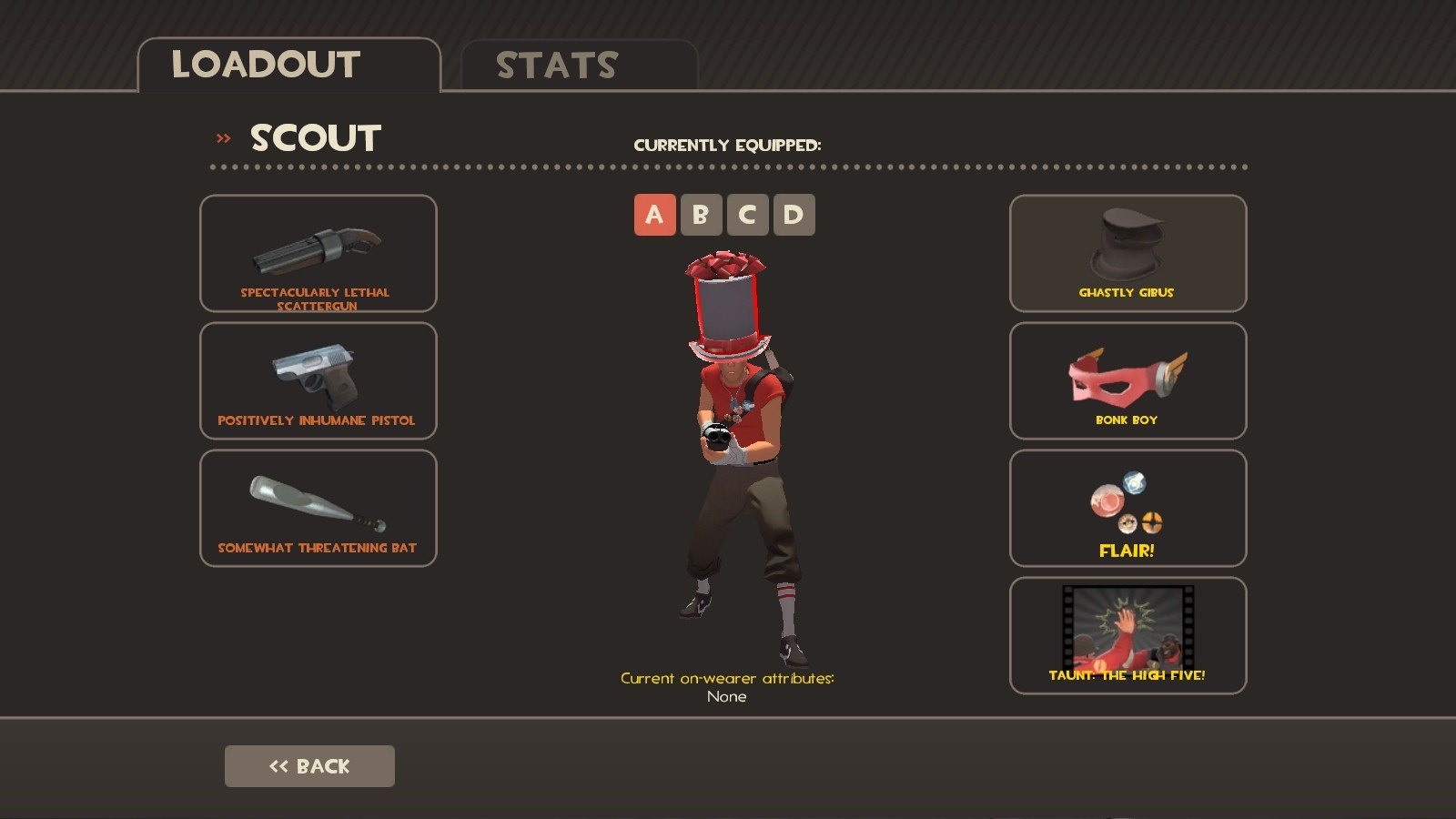Screen dimensions: 1456x819
Task: Open the Spectacularly Lethal Scattergun slot
Action: click(318, 254)
